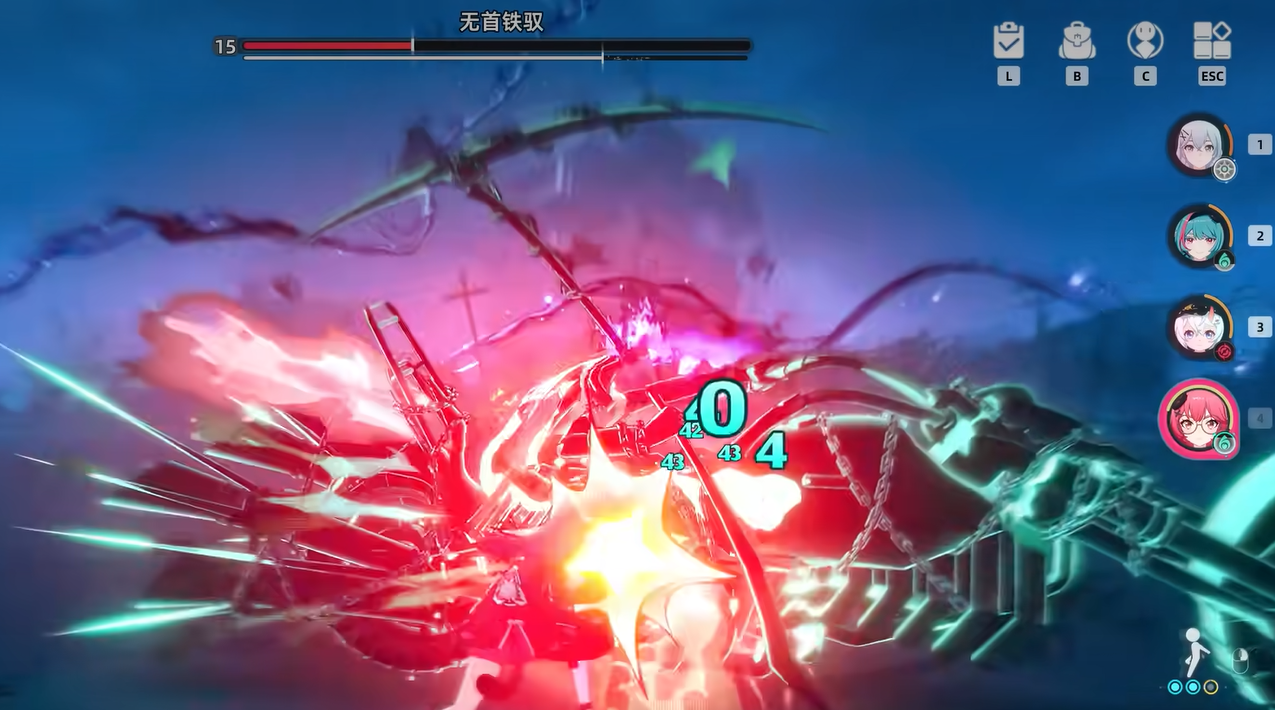The image size is (1275, 710).
Task: Select the white-haired character with red emblem
Action: pos(1199,327)
